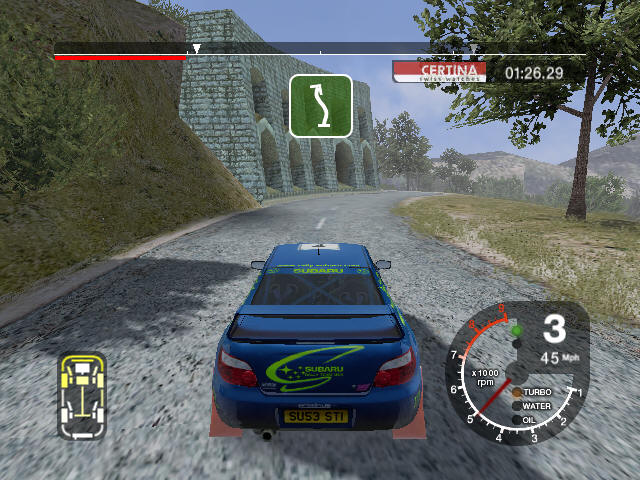Select the TURBO warning light
The width and height of the screenshot is (640, 480).
point(517,393)
